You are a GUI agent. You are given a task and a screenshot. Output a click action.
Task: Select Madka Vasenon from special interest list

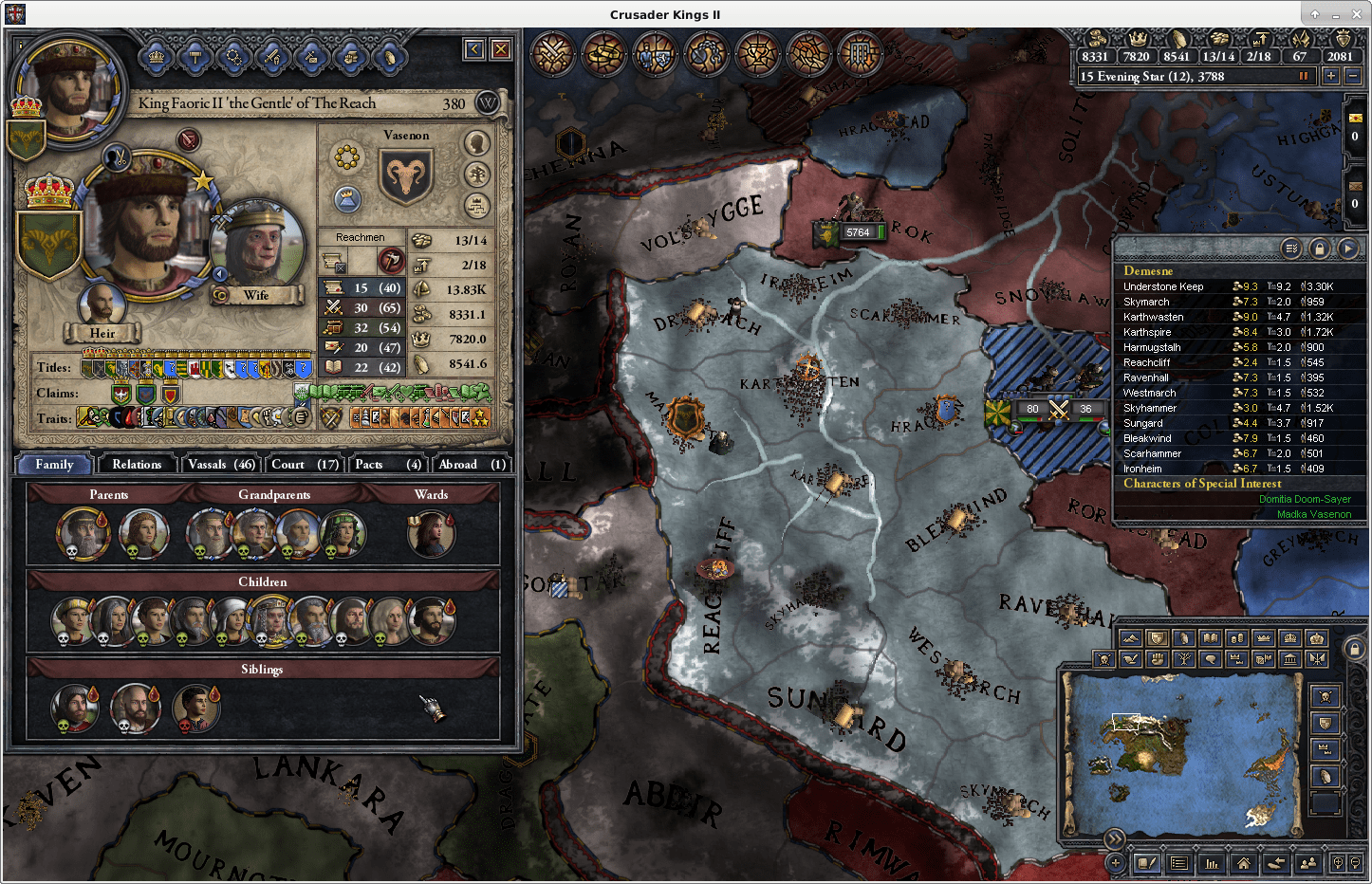click(x=1313, y=514)
